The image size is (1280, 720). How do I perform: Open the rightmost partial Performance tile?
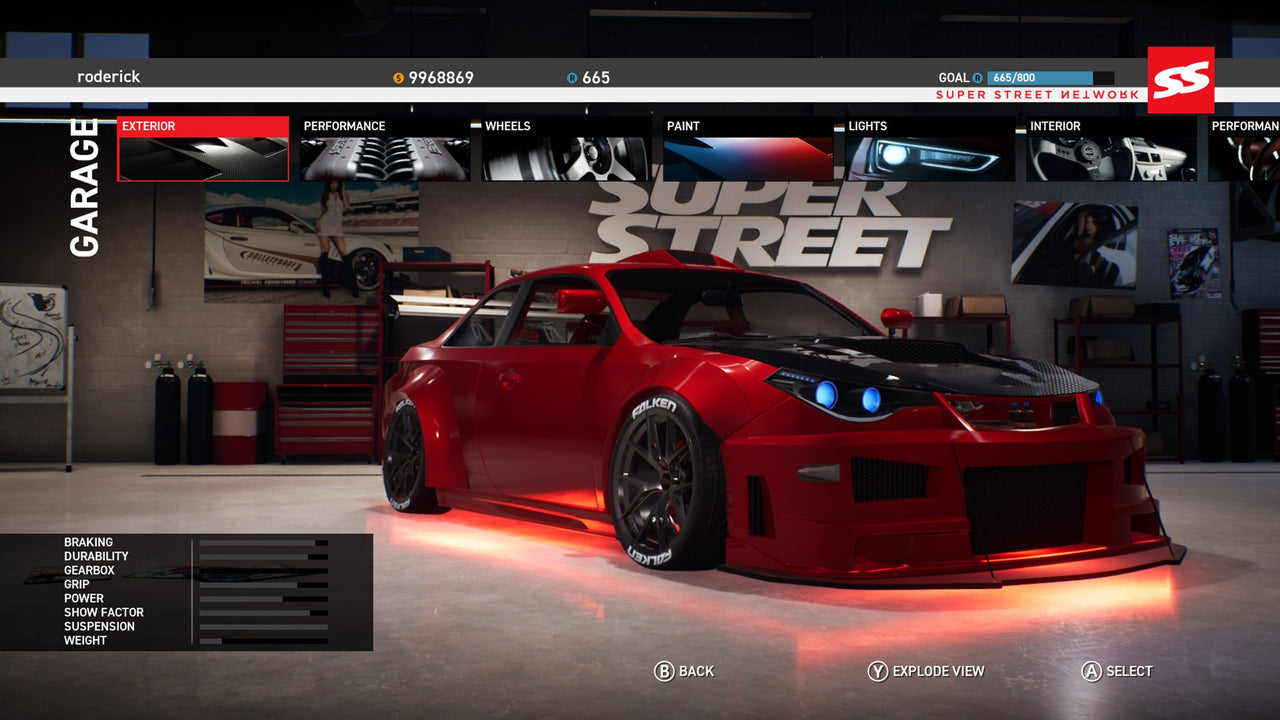[x=1245, y=150]
